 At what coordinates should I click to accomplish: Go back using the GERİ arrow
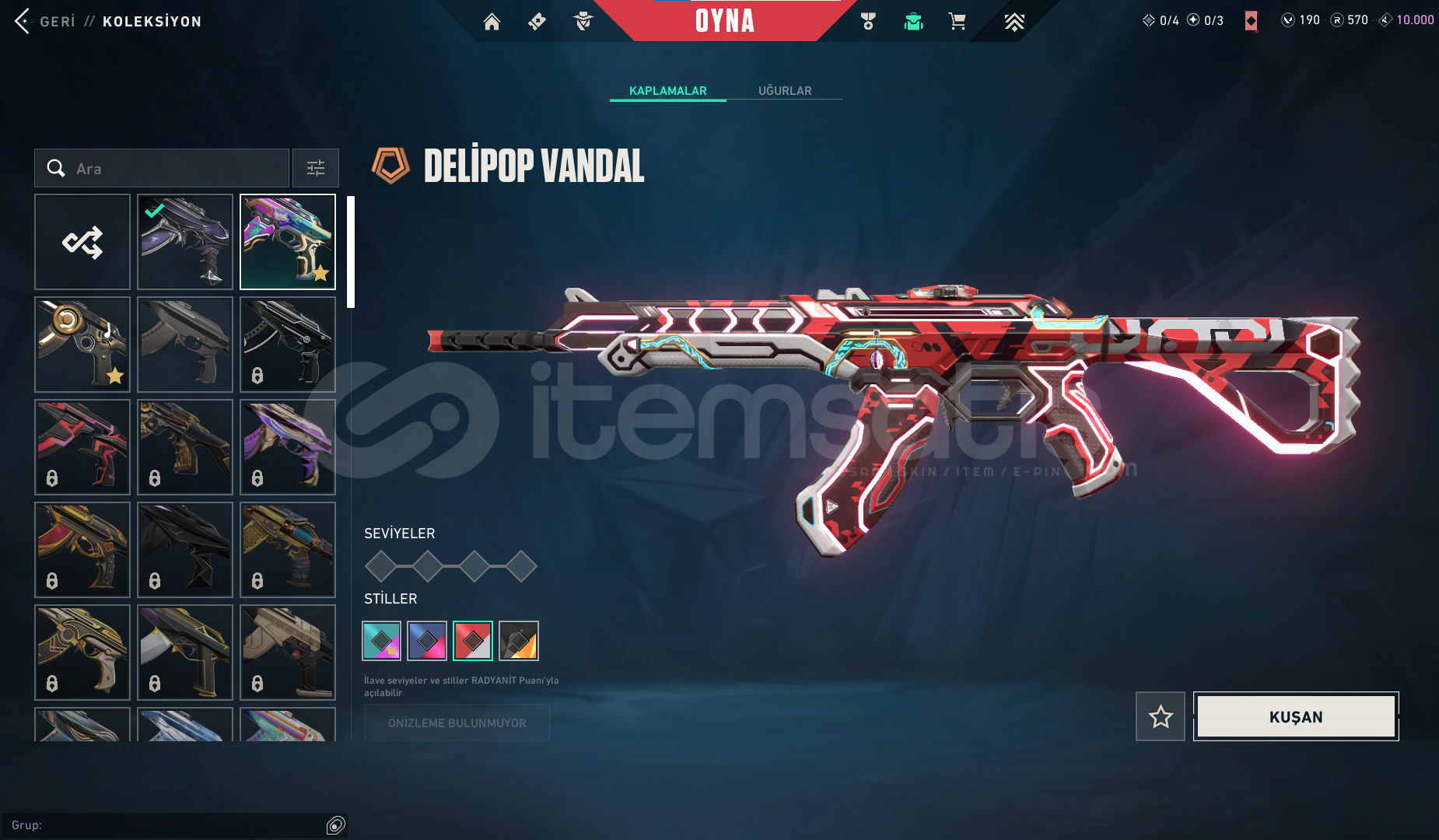(23, 21)
